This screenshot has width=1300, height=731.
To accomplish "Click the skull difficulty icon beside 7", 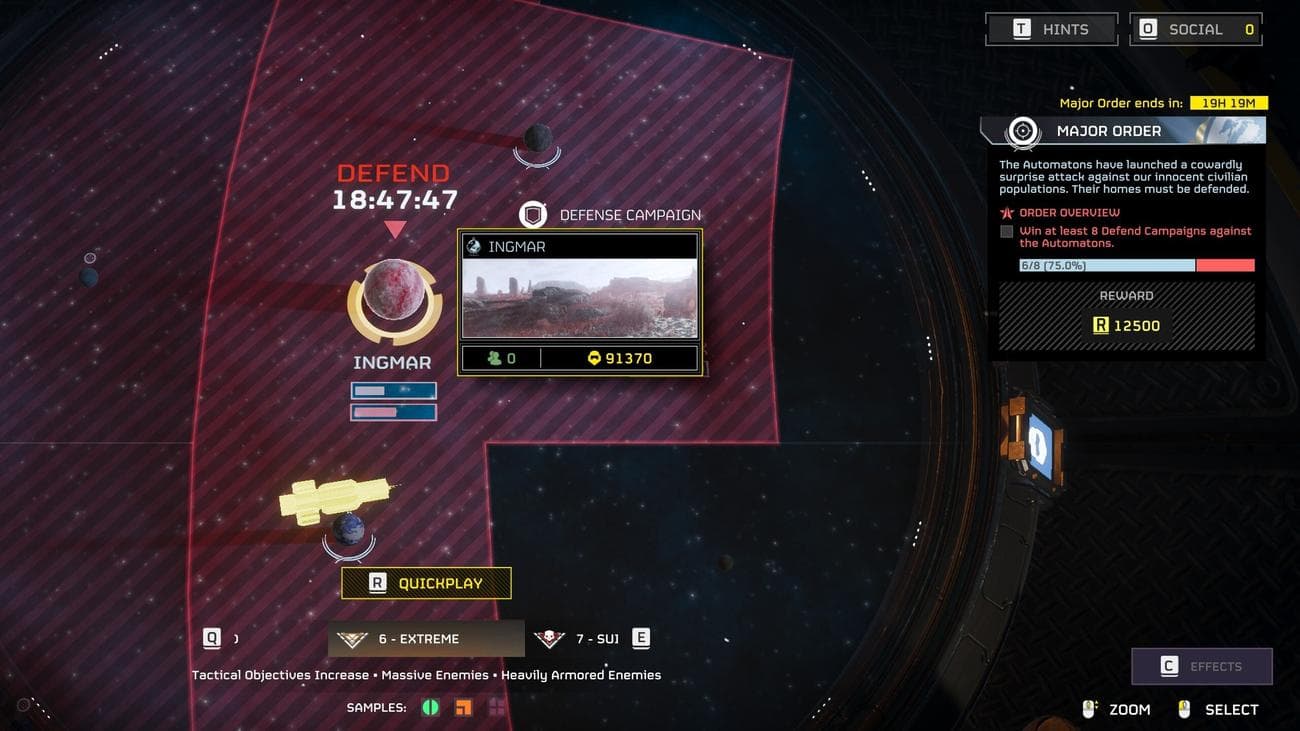I will click(x=549, y=638).
